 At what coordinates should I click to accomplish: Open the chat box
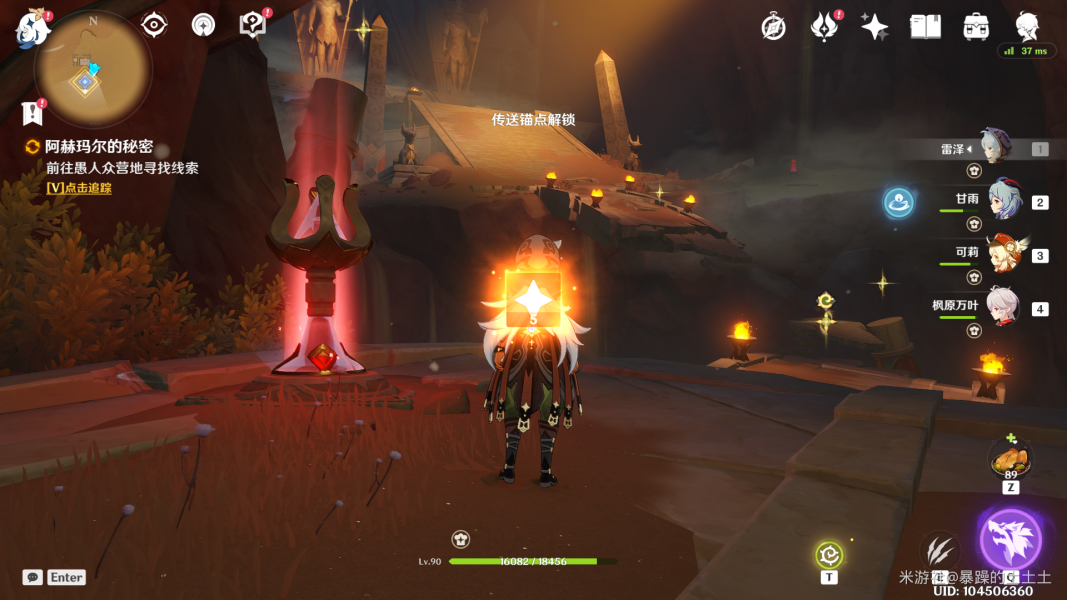(33, 577)
